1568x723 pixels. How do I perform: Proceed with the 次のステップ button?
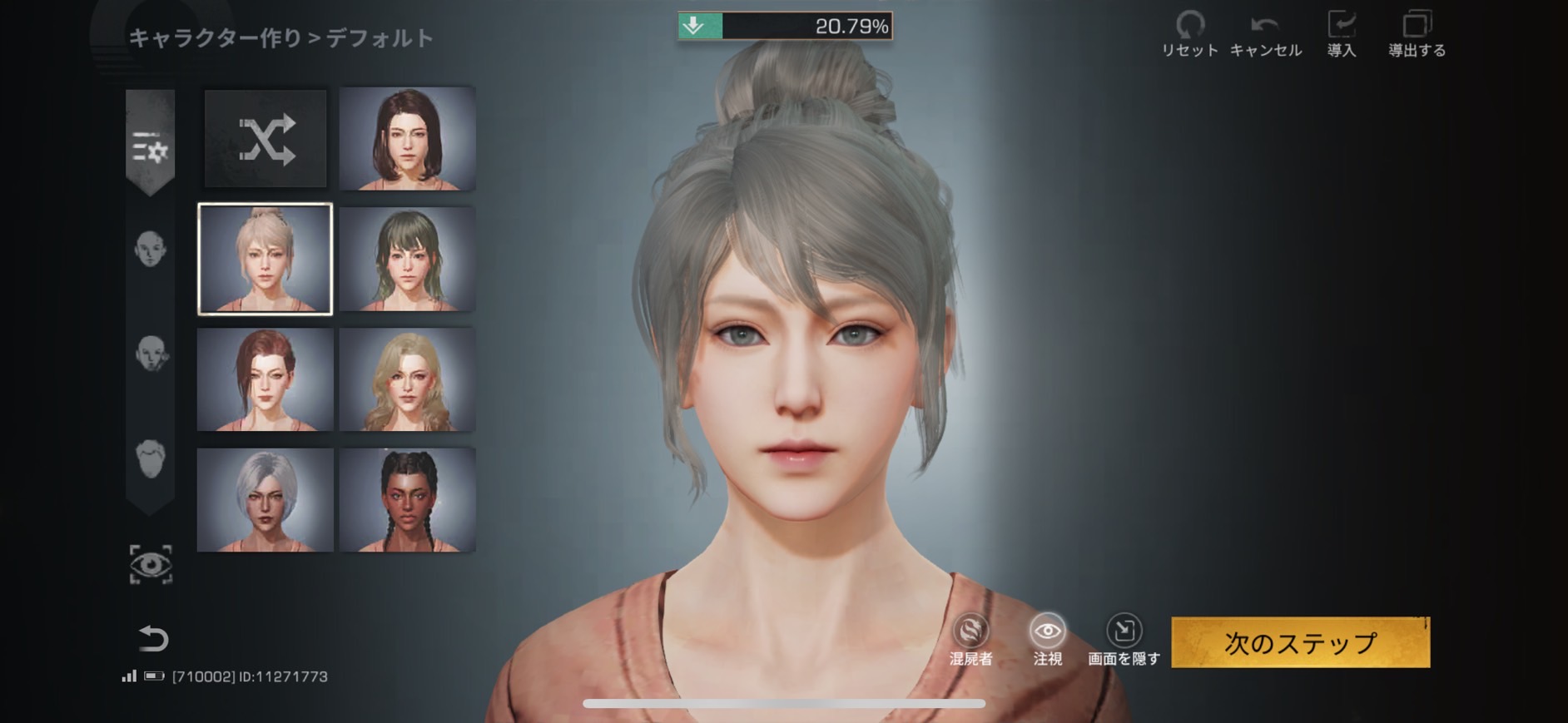pyautogui.click(x=1300, y=642)
